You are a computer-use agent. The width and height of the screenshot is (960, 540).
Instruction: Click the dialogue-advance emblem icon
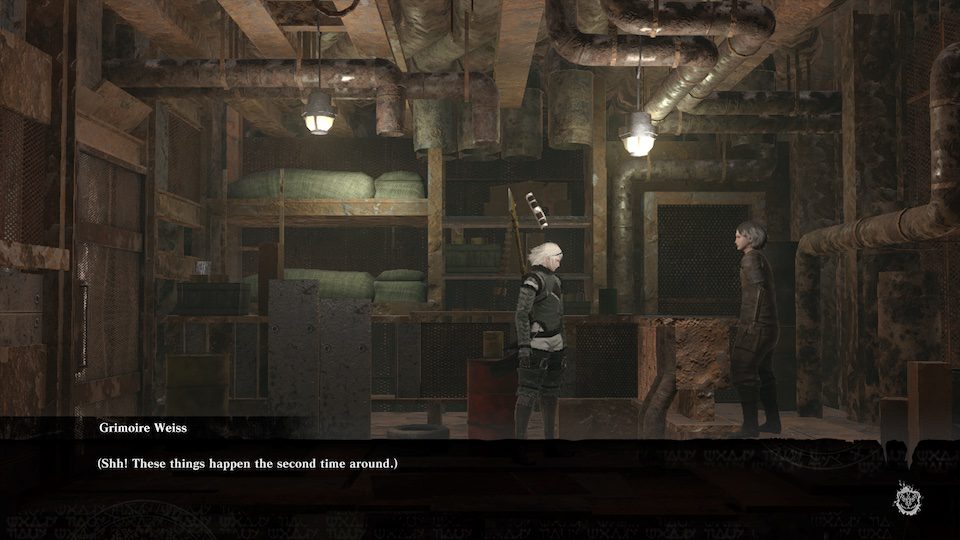pyautogui.click(x=910, y=497)
